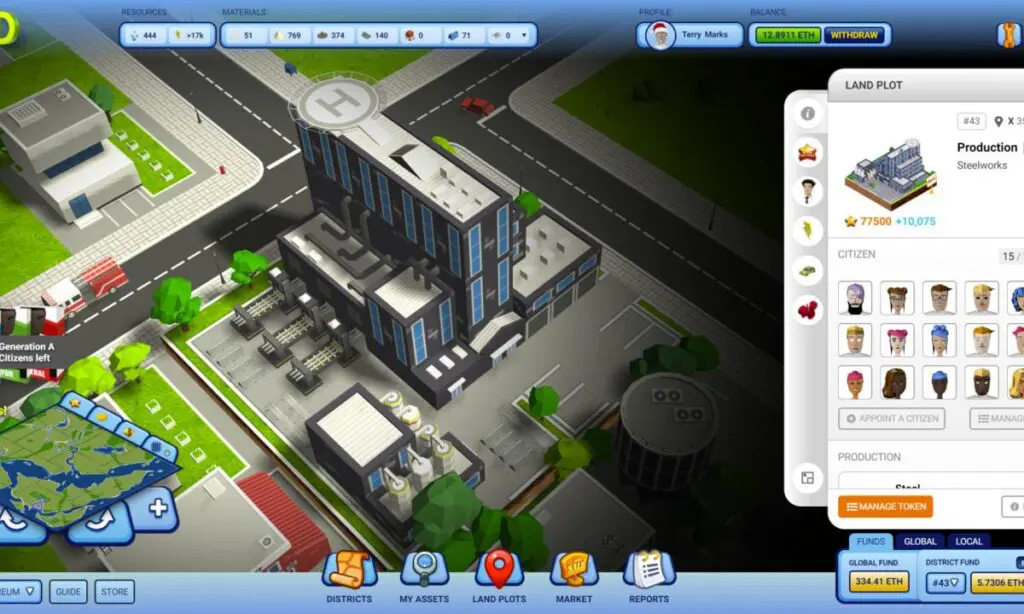
Task: Switch to the Global tab
Action: (x=920, y=541)
